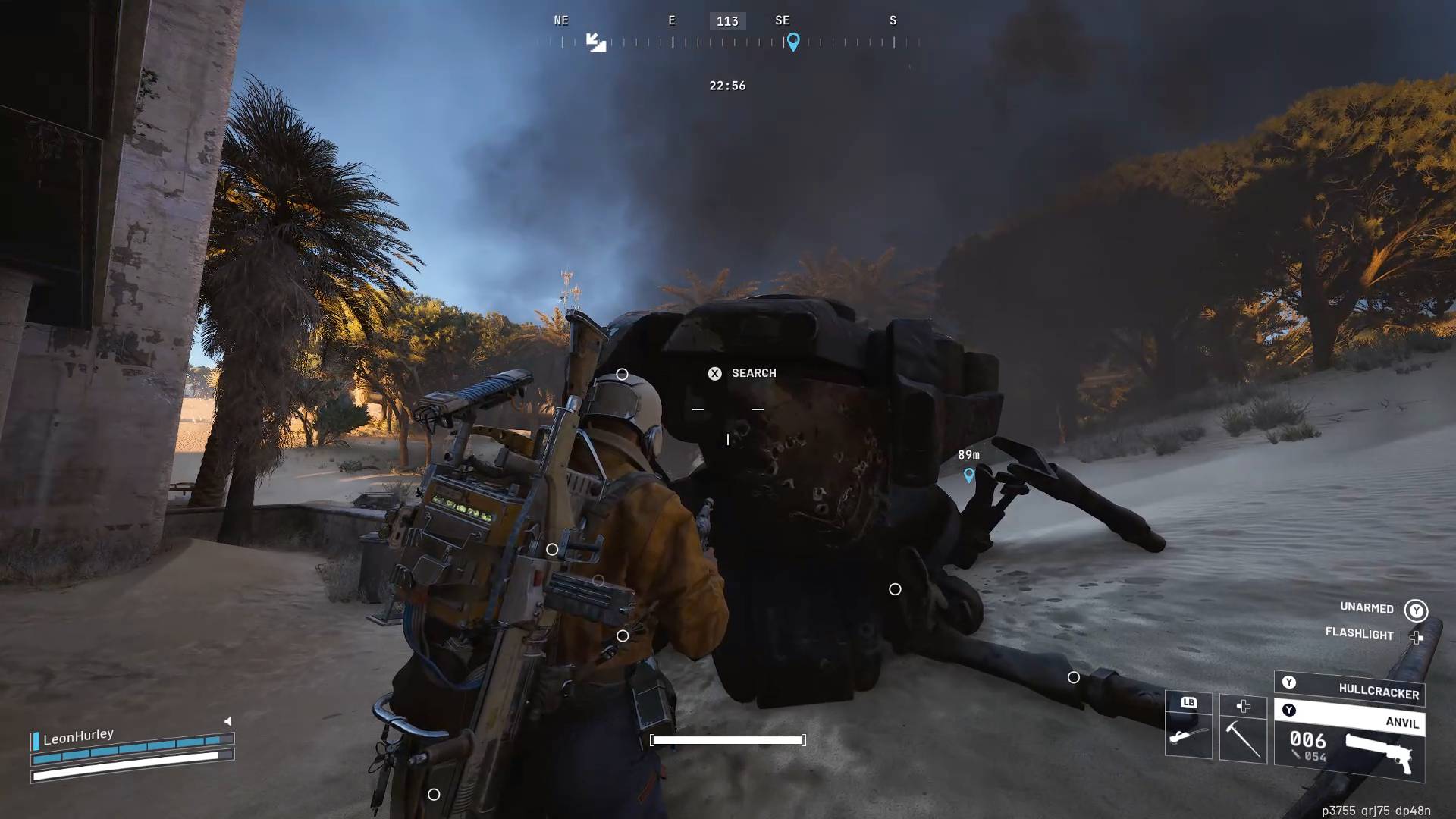Click the blue waypoint pin marker
The width and height of the screenshot is (1456, 819).
click(x=969, y=476)
